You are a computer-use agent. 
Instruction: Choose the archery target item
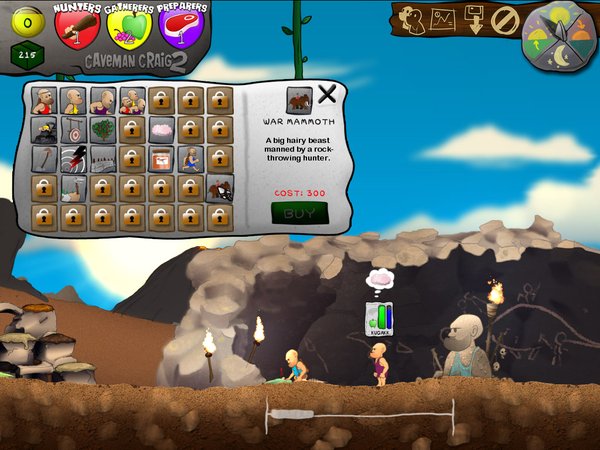72,129
